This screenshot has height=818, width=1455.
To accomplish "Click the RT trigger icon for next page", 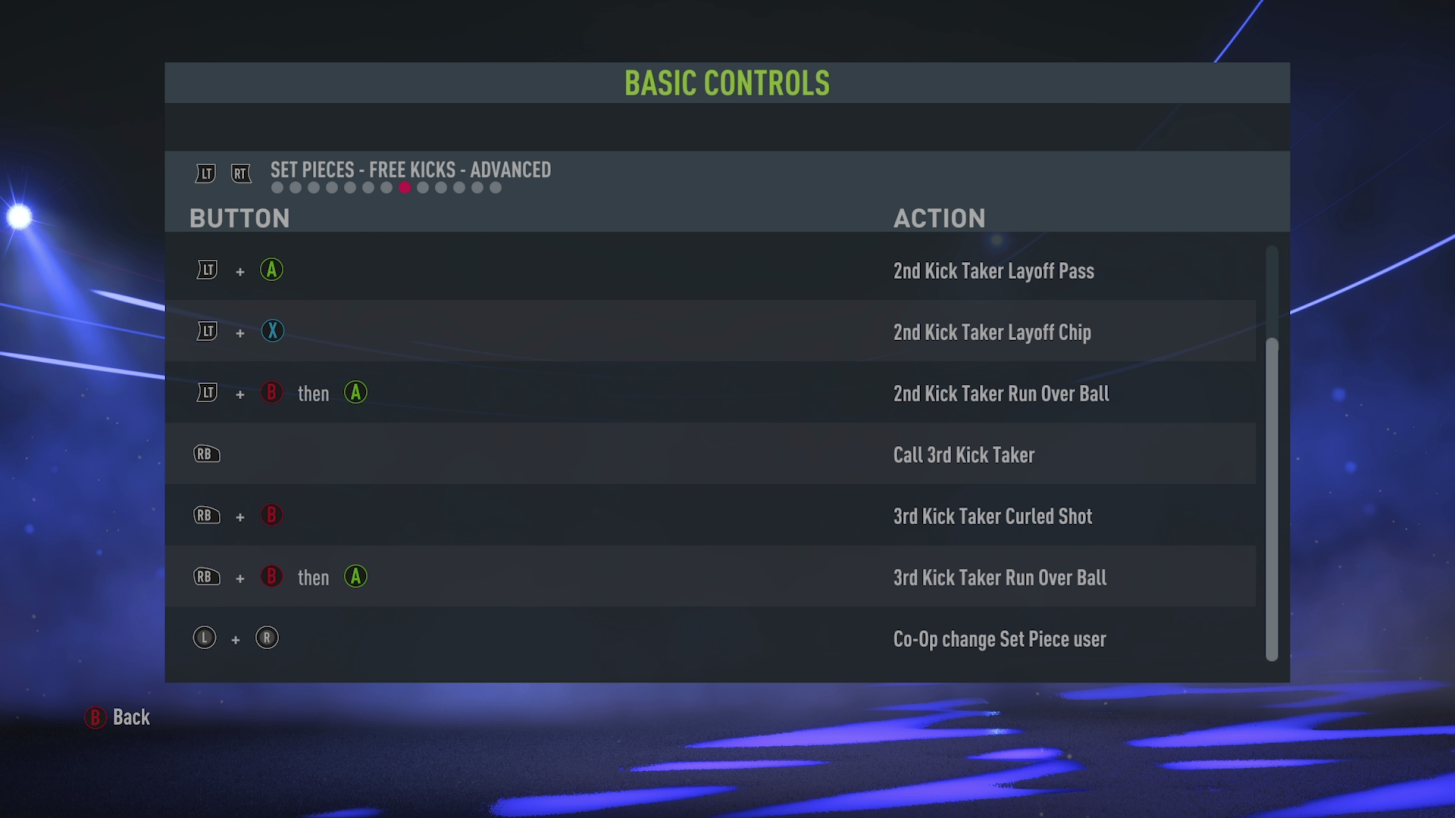I will [x=240, y=173].
